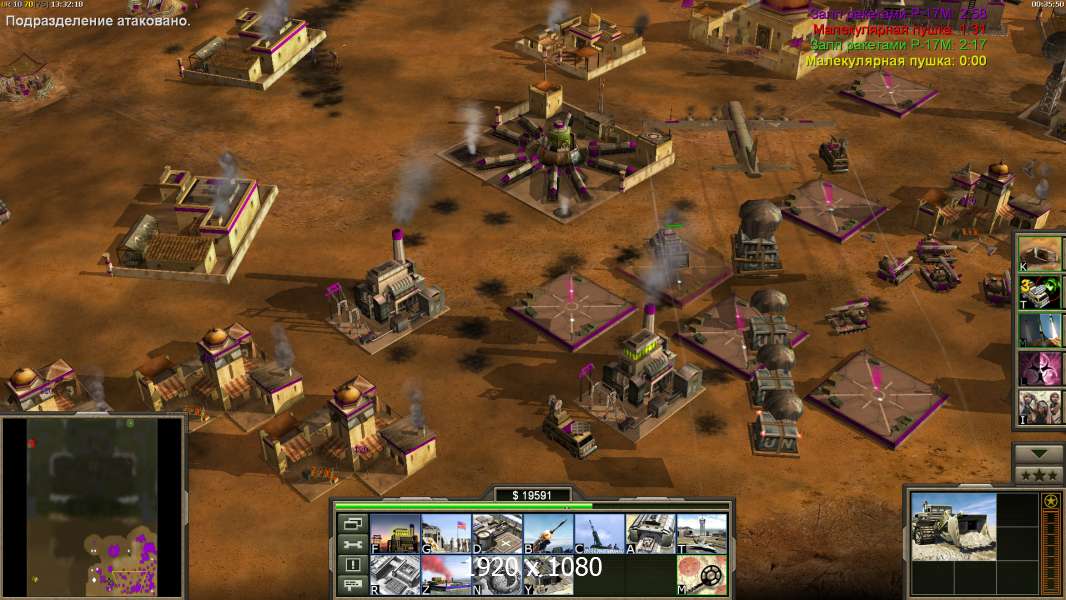
Task: Build the Patriot missile defense (B)
Action: coord(548,534)
